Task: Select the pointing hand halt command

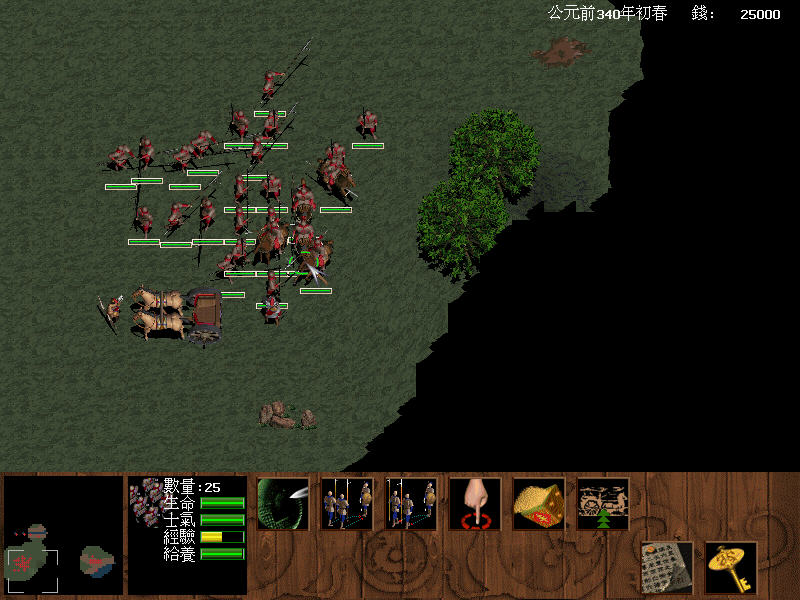Action: tap(475, 503)
